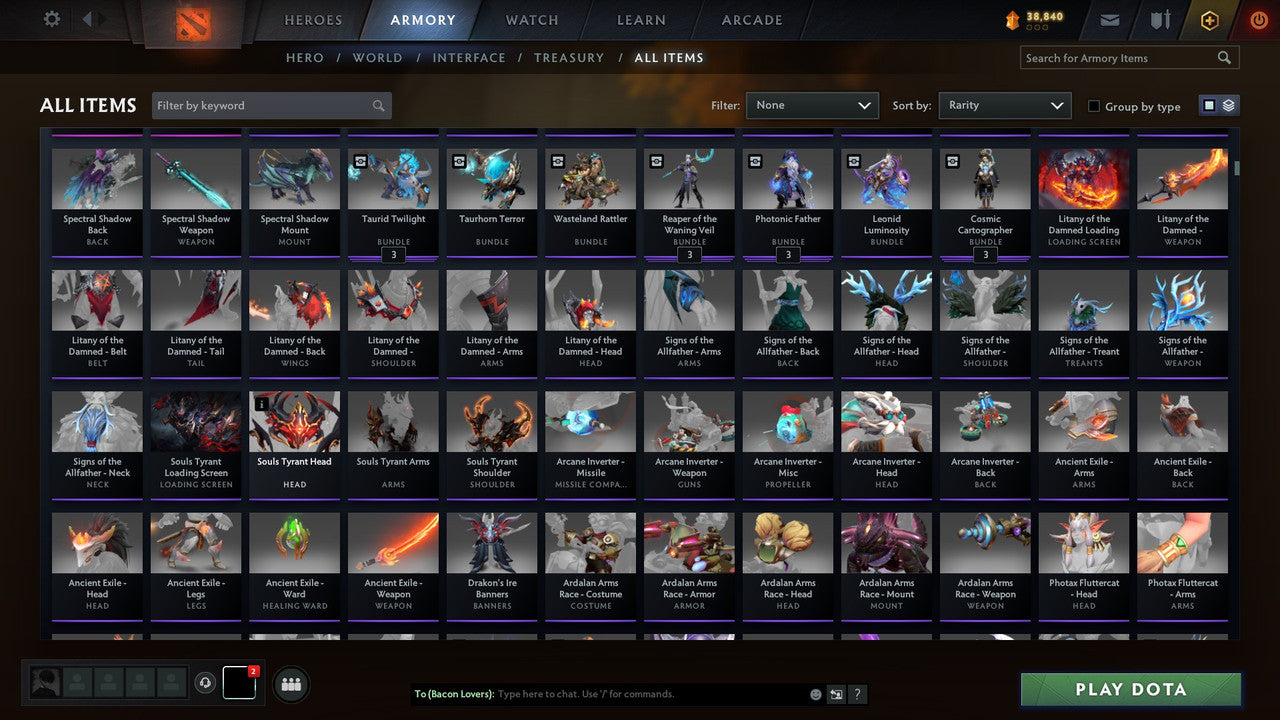Toggle the stacked layers view icon
This screenshot has width=1280, height=720.
(1229, 104)
